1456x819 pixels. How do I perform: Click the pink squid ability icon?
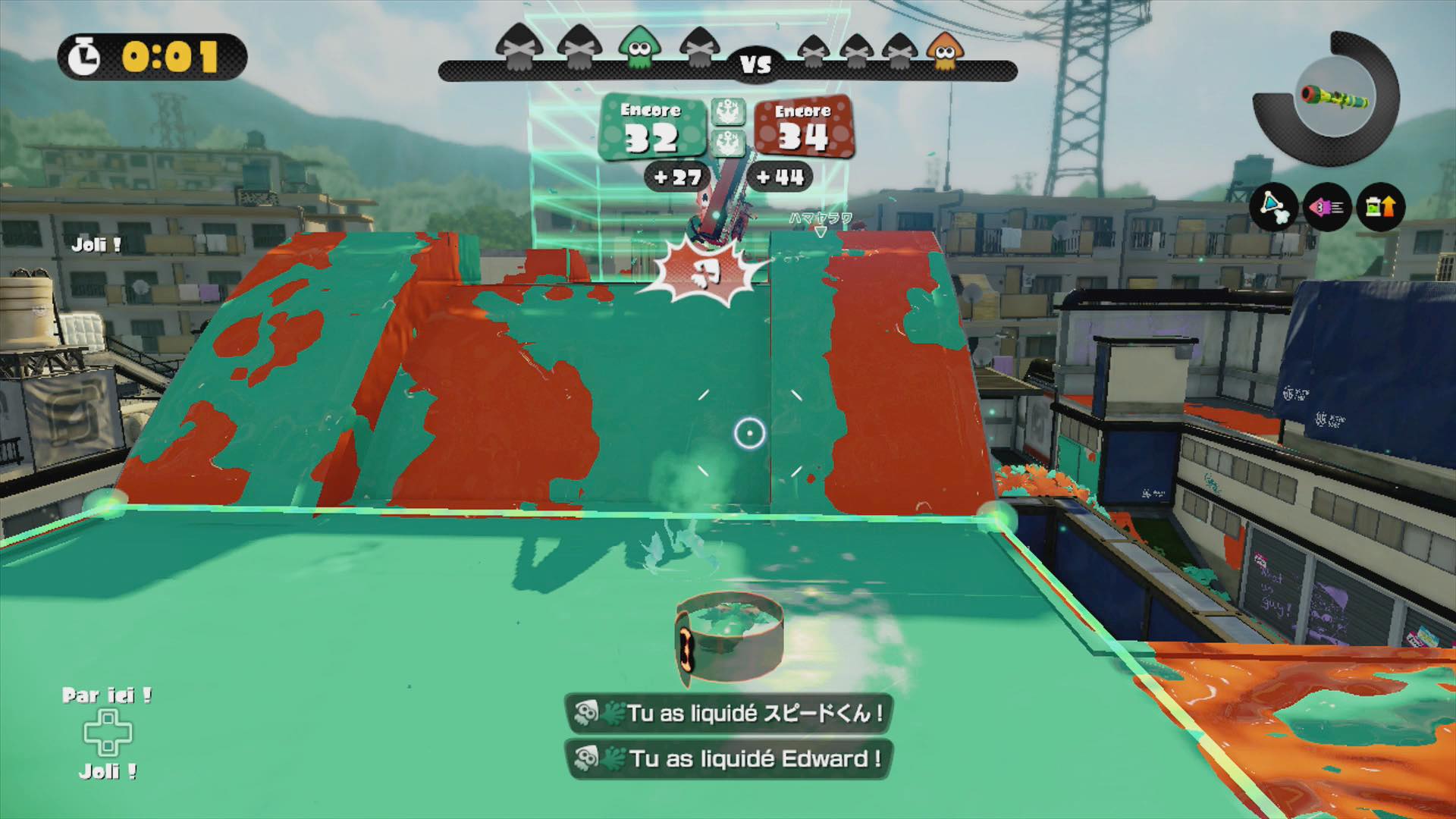1327,206
